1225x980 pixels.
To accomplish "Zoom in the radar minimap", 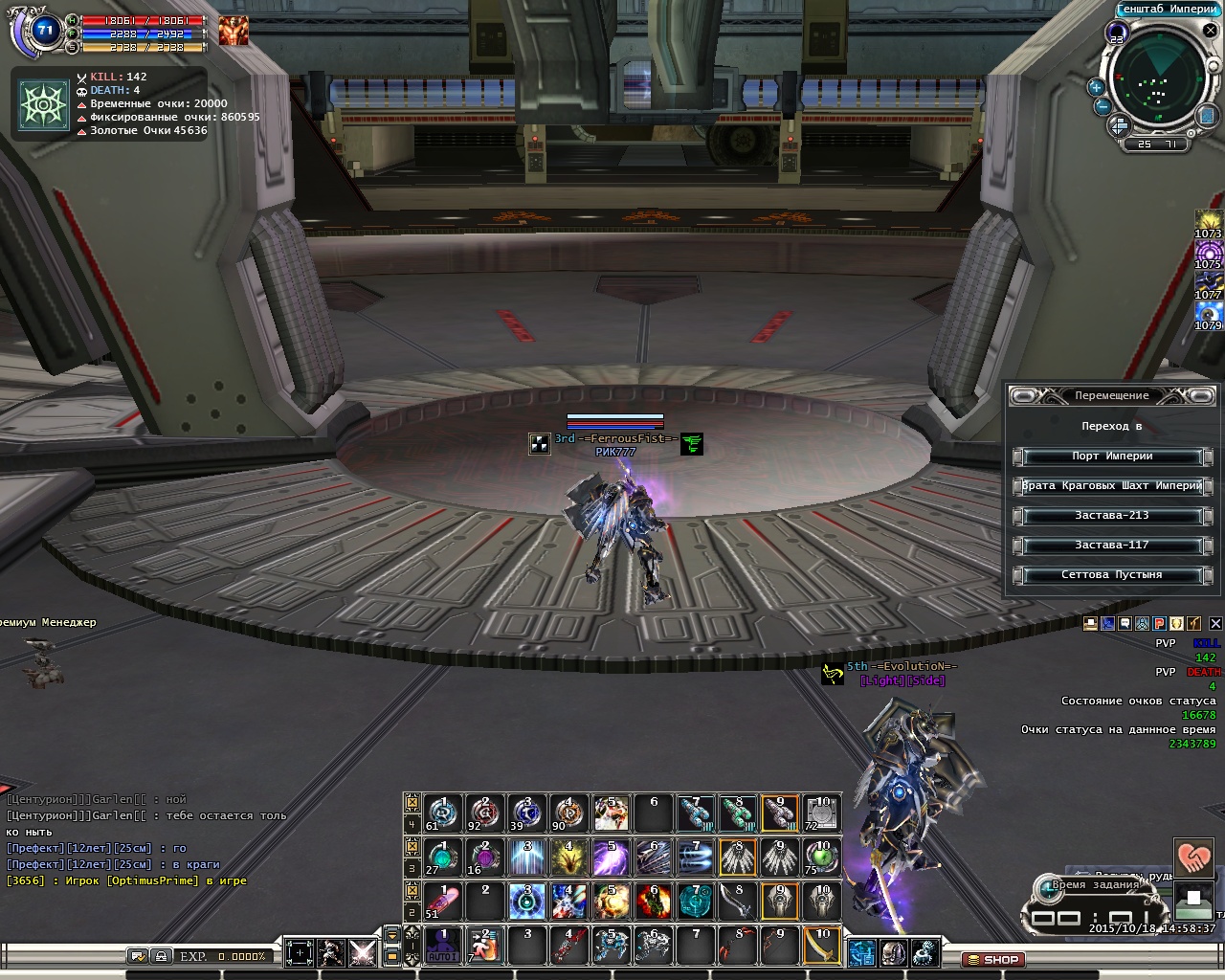I will click(x=1096, y=87).
